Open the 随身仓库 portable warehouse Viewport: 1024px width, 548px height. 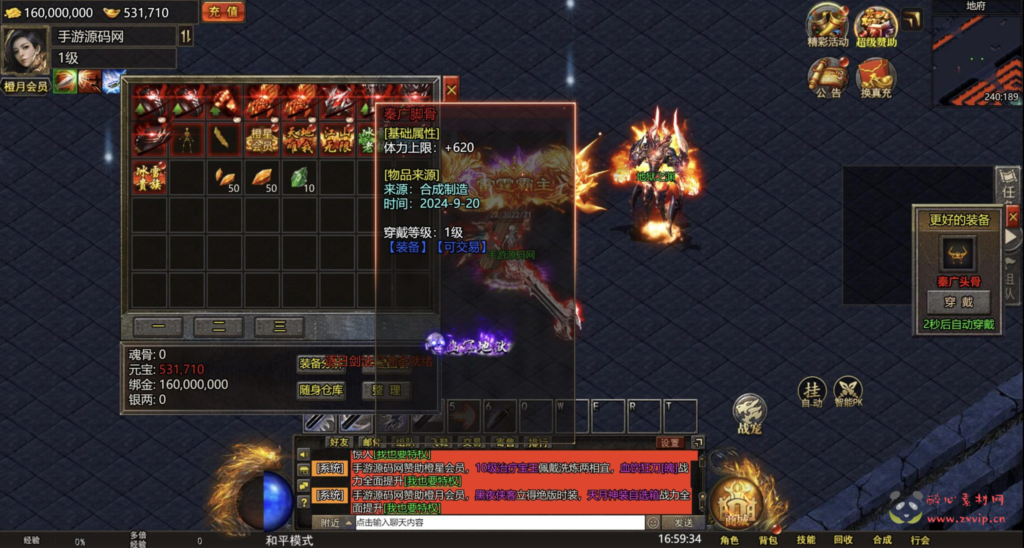(321, 390)
